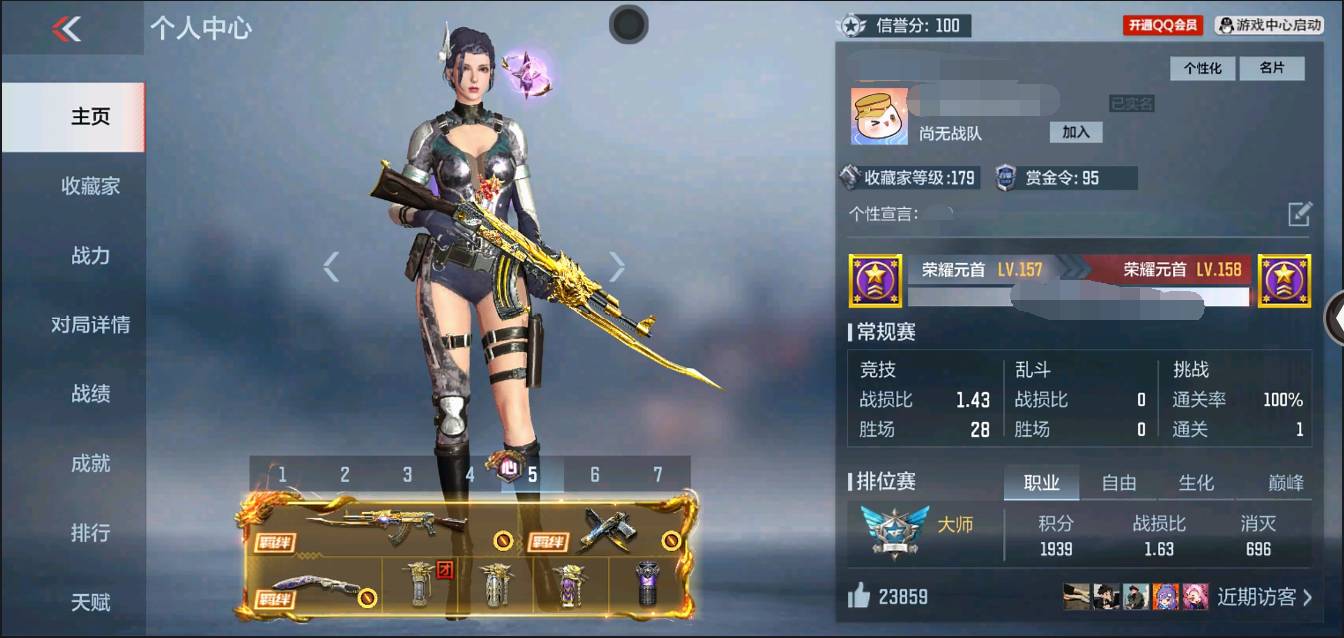Go back using the red arrow
This screenshot has height=638, width=1344.
tap(66, 29)
